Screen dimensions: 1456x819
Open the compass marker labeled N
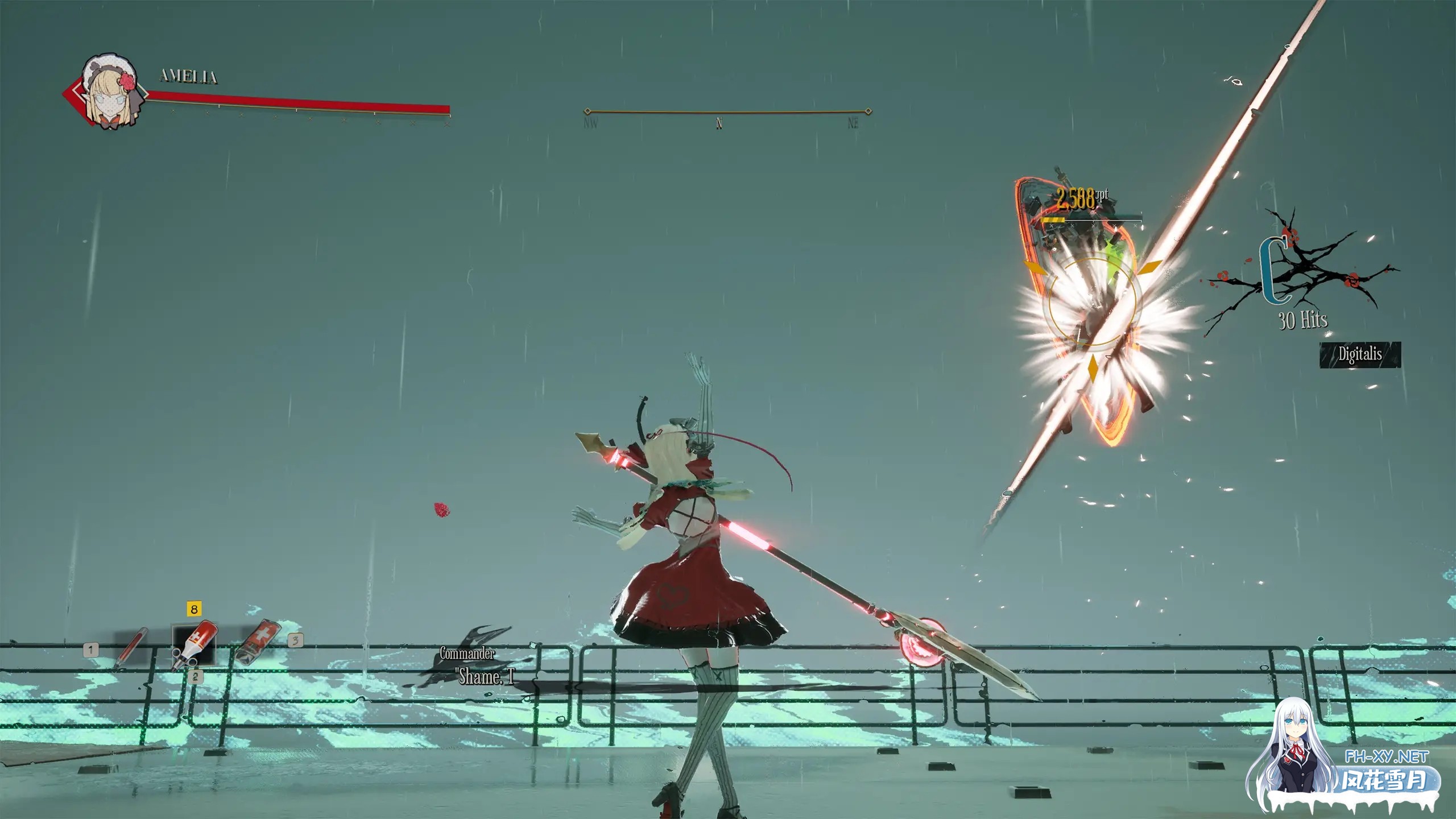[x=719, y=123]
